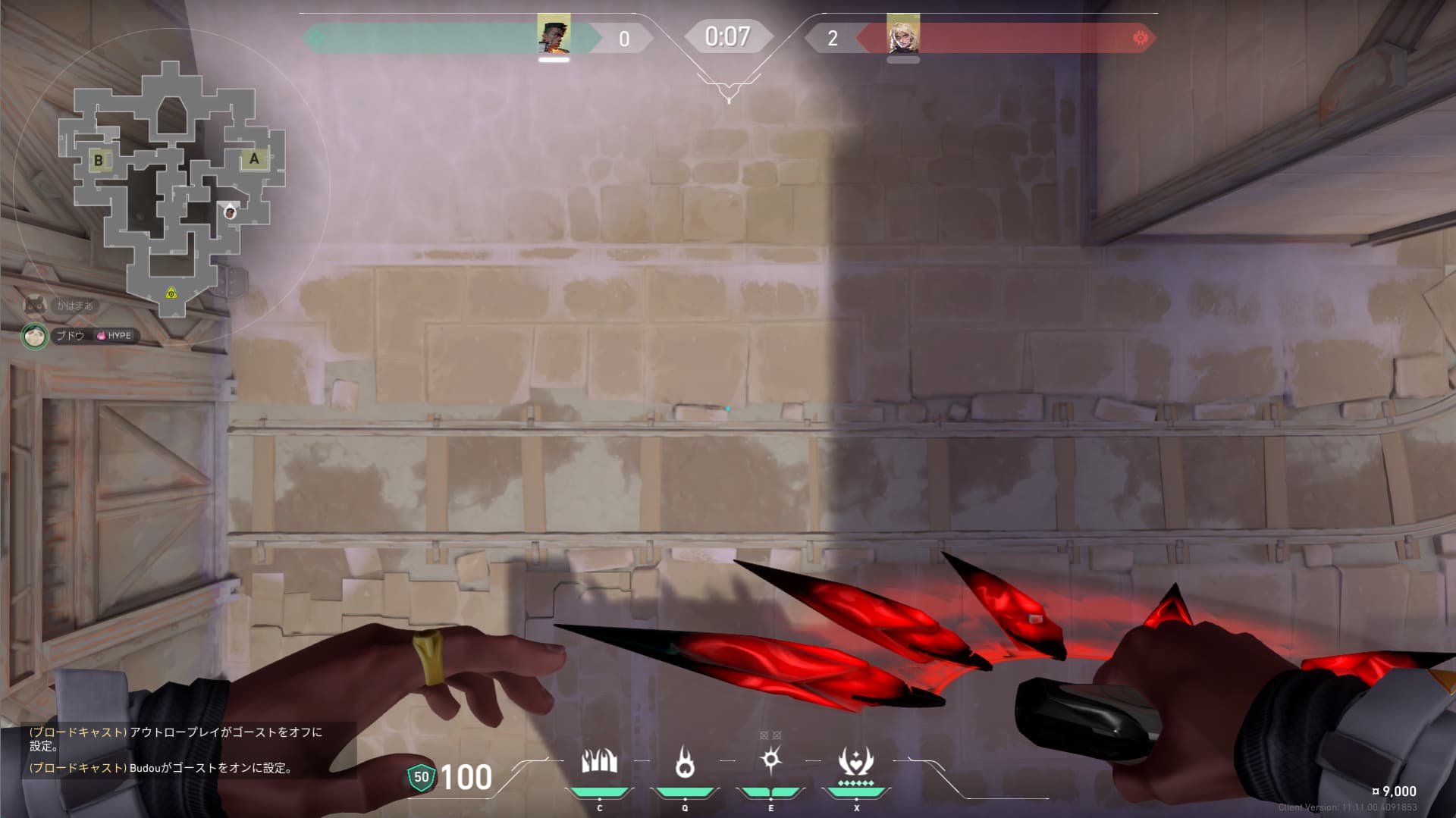Choose player ブドウ in the party list

[71, 335]
